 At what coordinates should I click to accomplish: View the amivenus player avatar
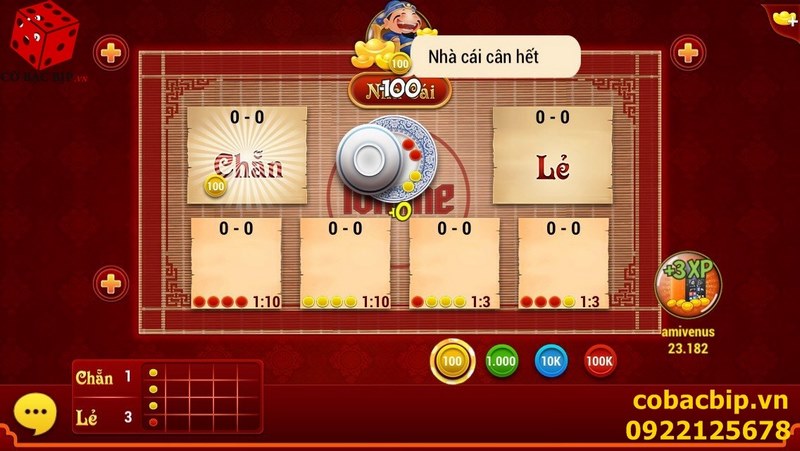pos(686,286)
